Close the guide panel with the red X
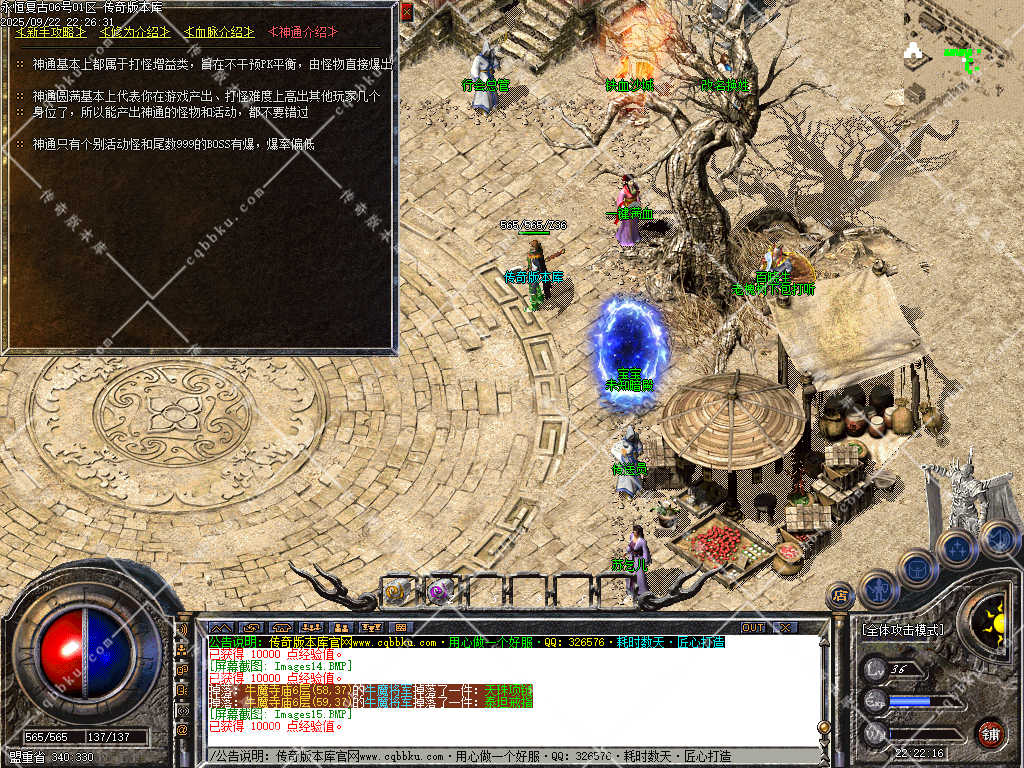 tap(406, 12)
